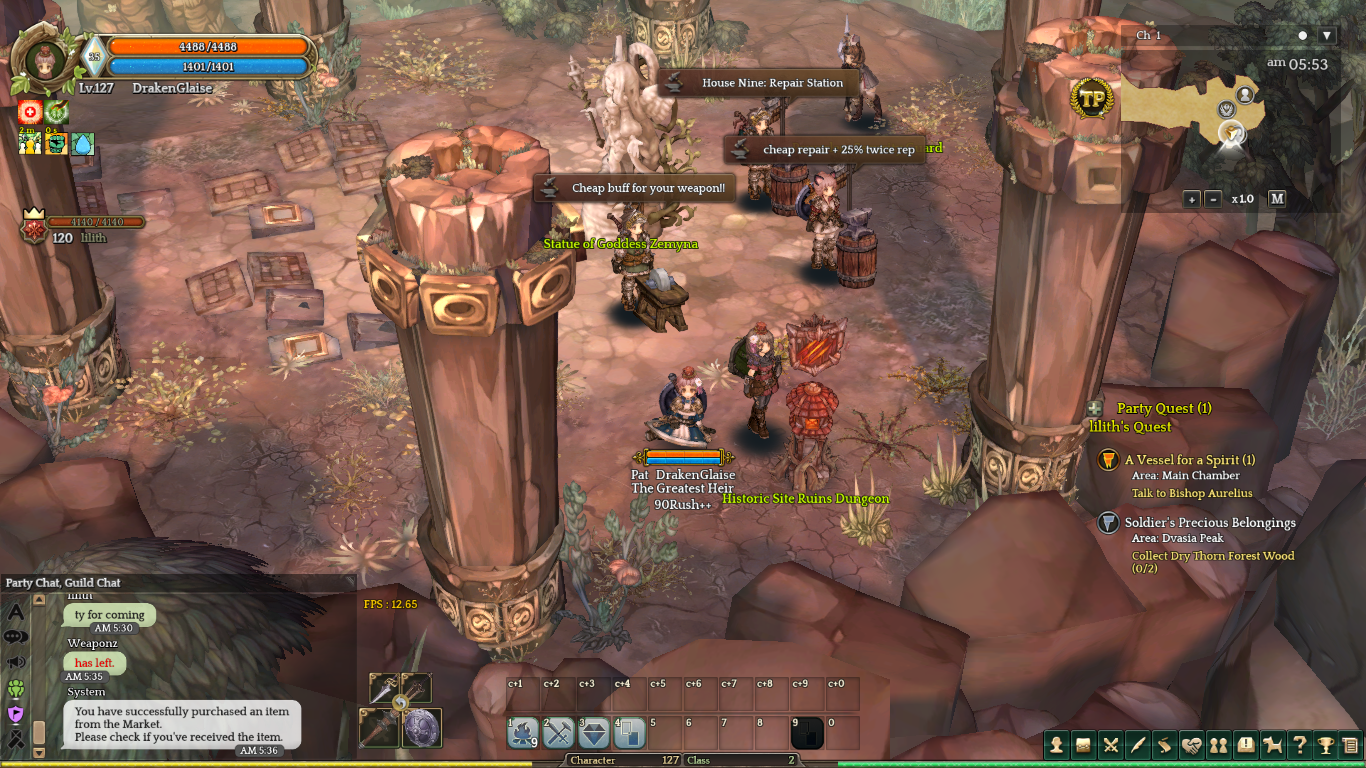1366x768 pixels.
Task: Activate the crossed hammer skill in slot 2
Action: 558,734
